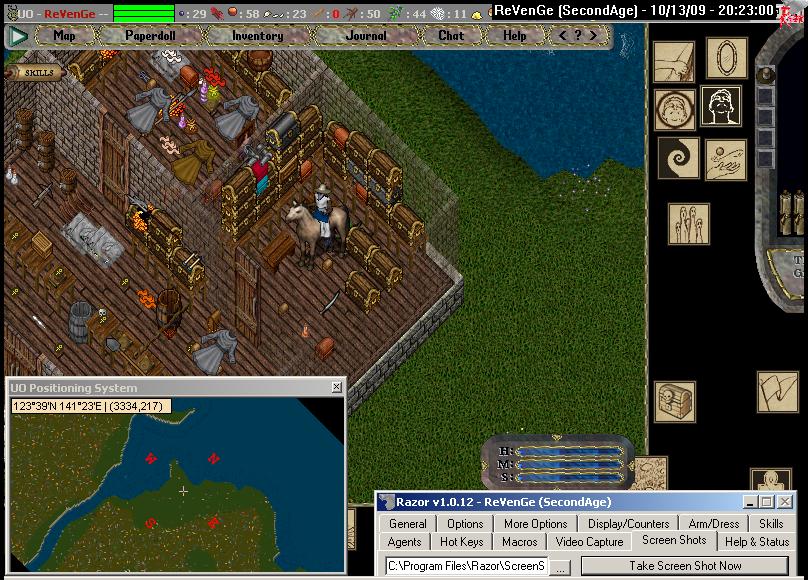
Task: Open the Chat menu entry
Action: (451, 35)
